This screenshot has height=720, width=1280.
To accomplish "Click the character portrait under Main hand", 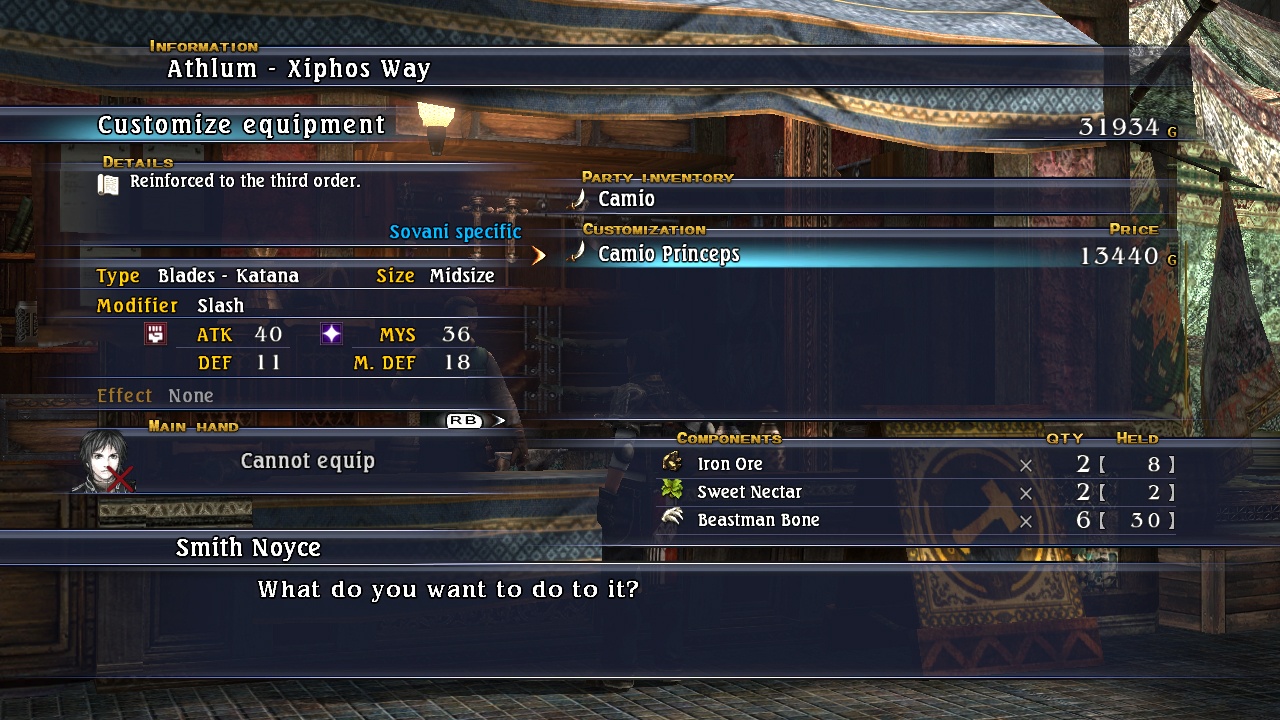I will coord(103,462).
